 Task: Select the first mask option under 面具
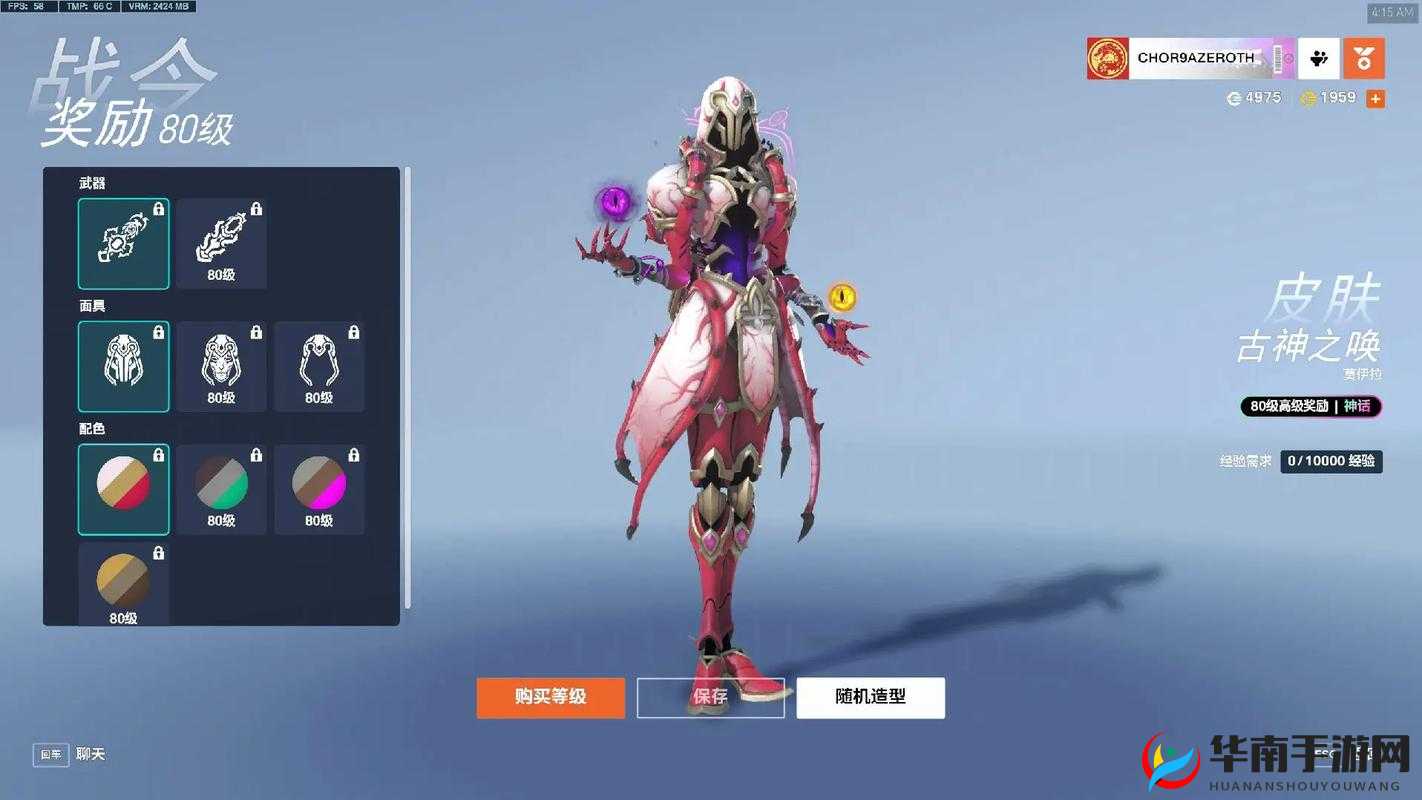[x=123, y=366]
